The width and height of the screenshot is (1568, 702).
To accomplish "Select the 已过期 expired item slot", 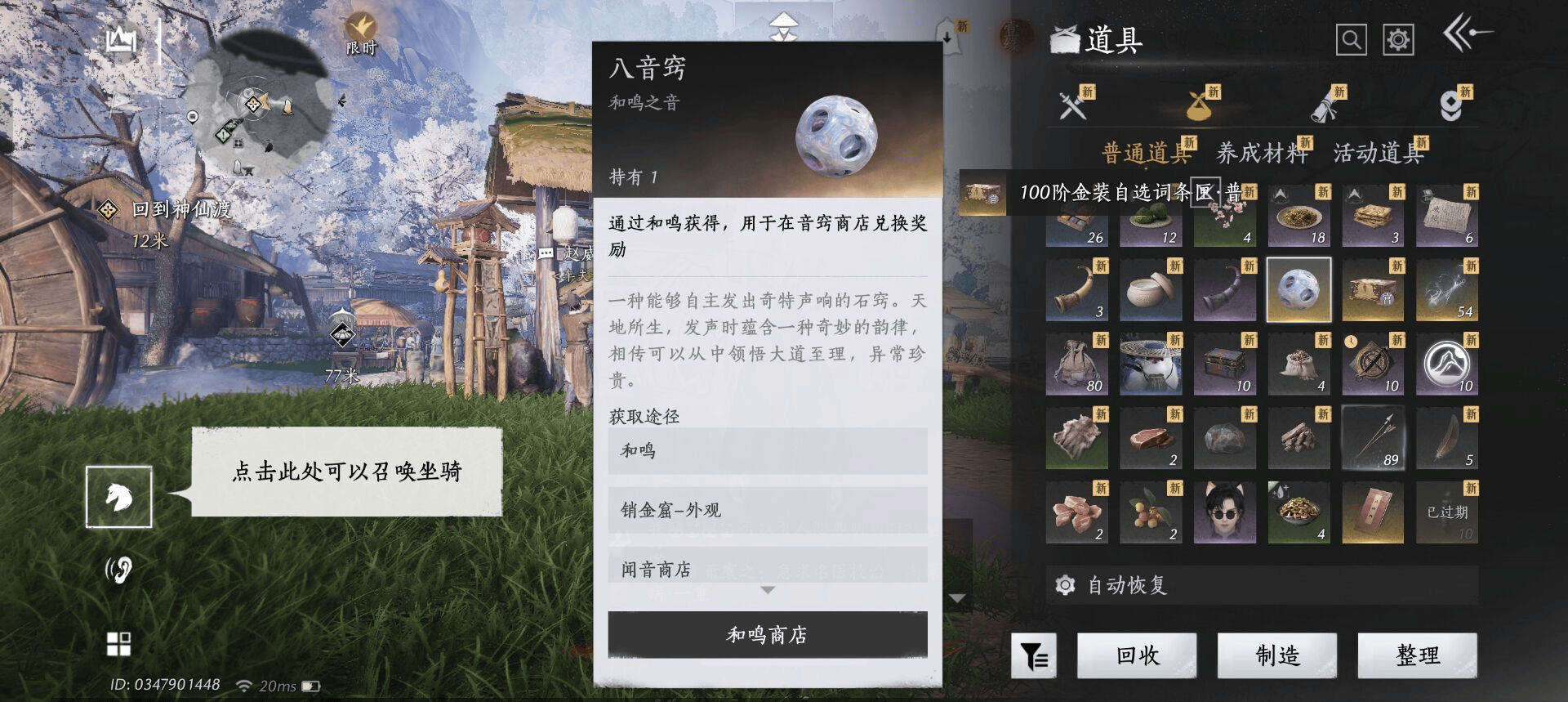I will tap(1447, 512).
